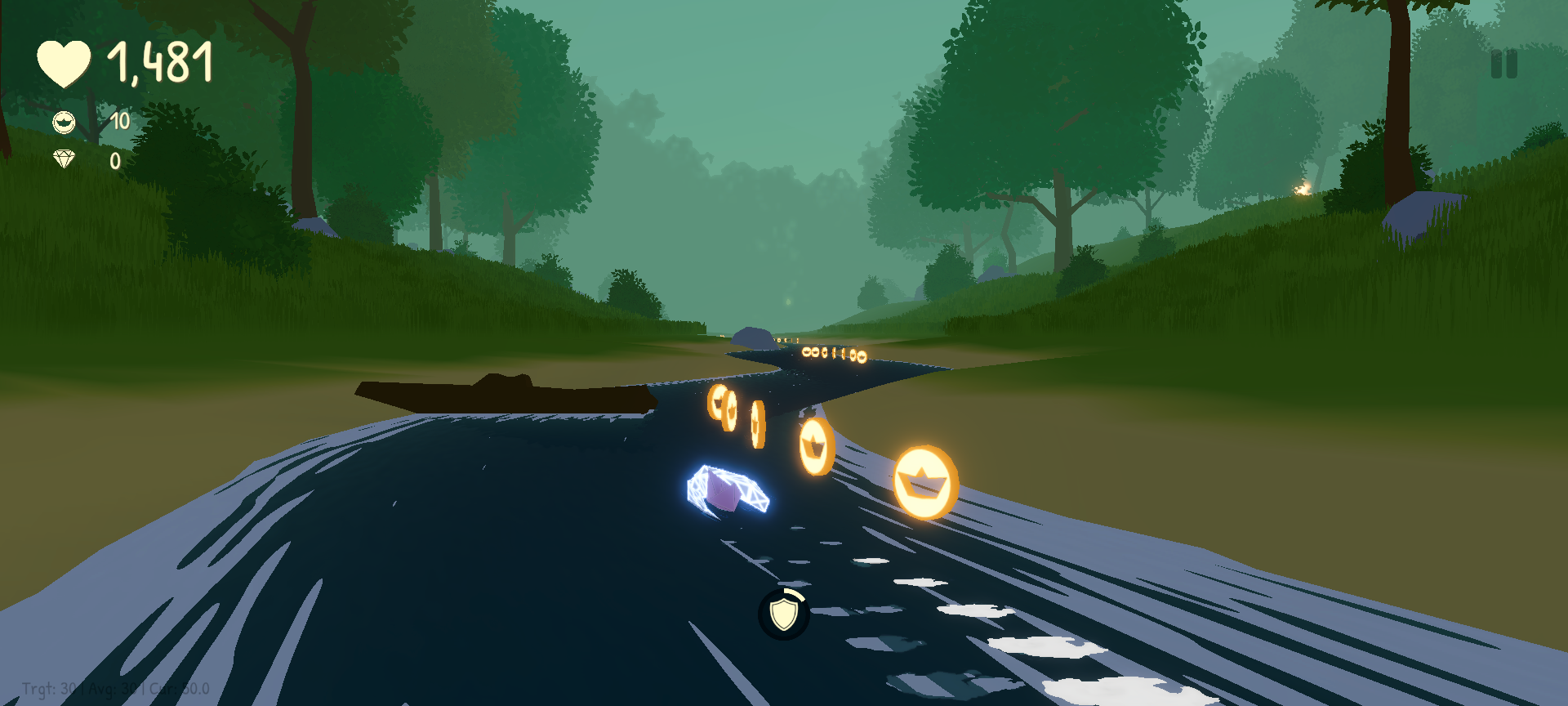
Task: Click the boat count showing 10
Action: point(119,120)
